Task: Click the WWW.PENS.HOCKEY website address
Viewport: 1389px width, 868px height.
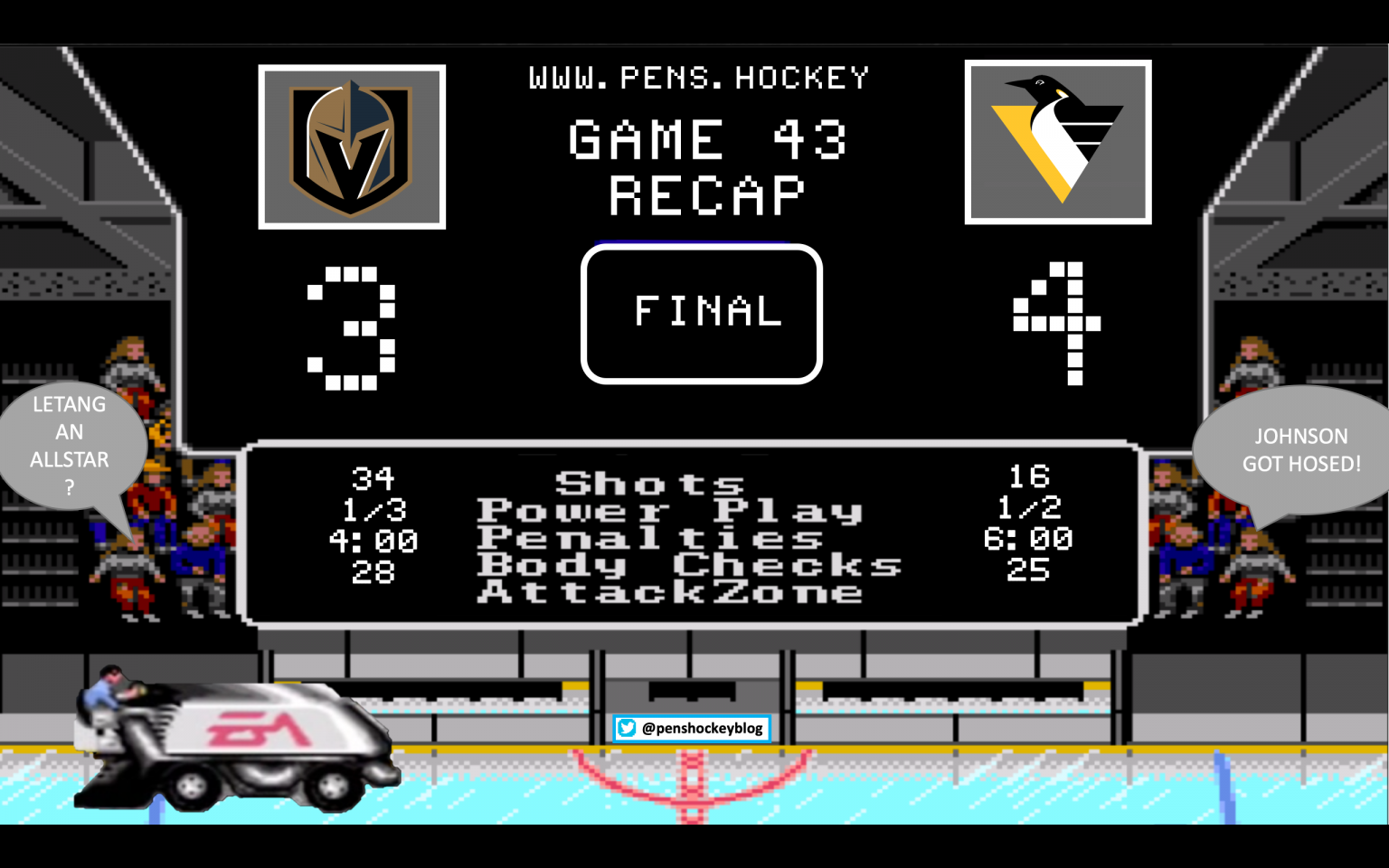Action: [x=698, y=79]
